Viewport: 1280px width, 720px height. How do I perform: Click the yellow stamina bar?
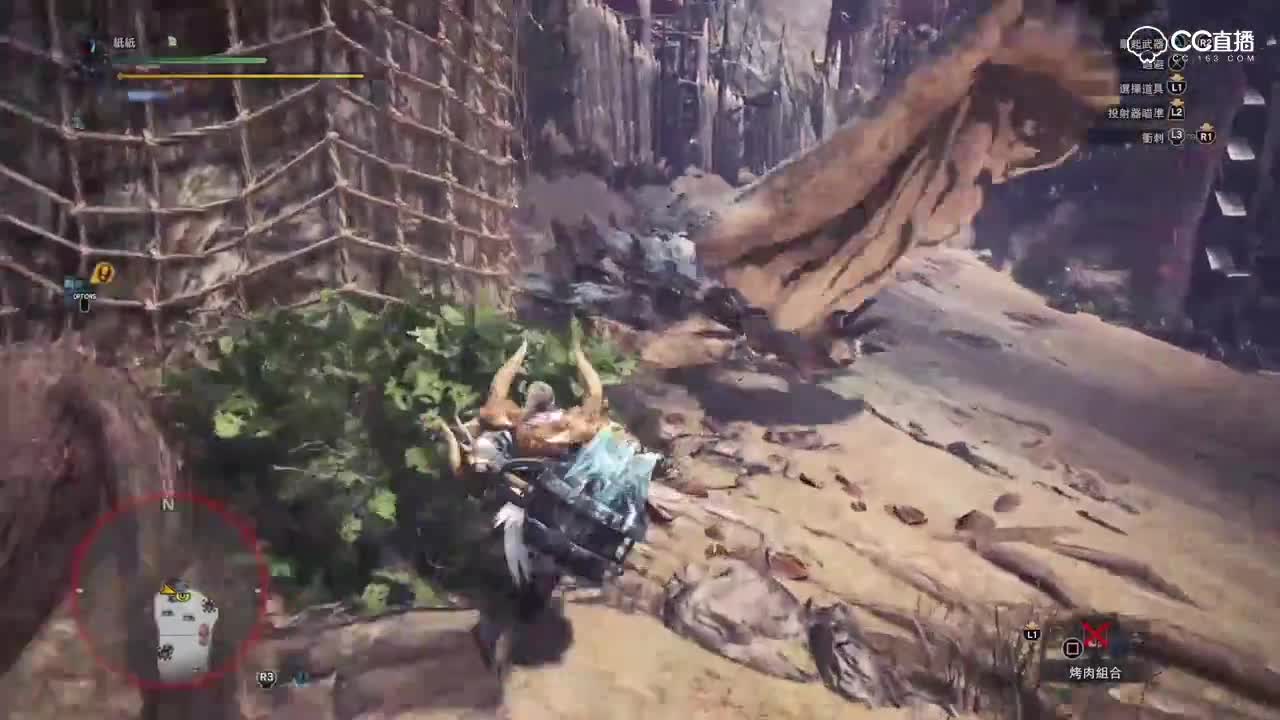[x=240, y=76]
